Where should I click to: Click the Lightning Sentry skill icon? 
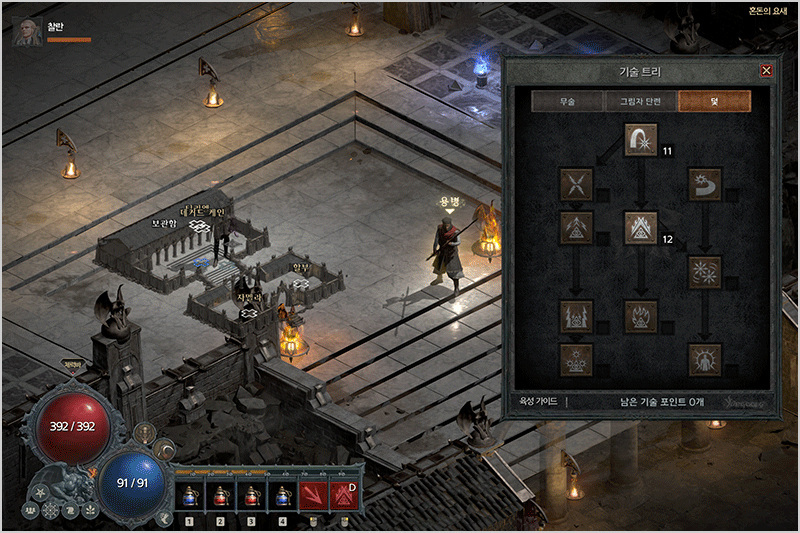point(576,317)
